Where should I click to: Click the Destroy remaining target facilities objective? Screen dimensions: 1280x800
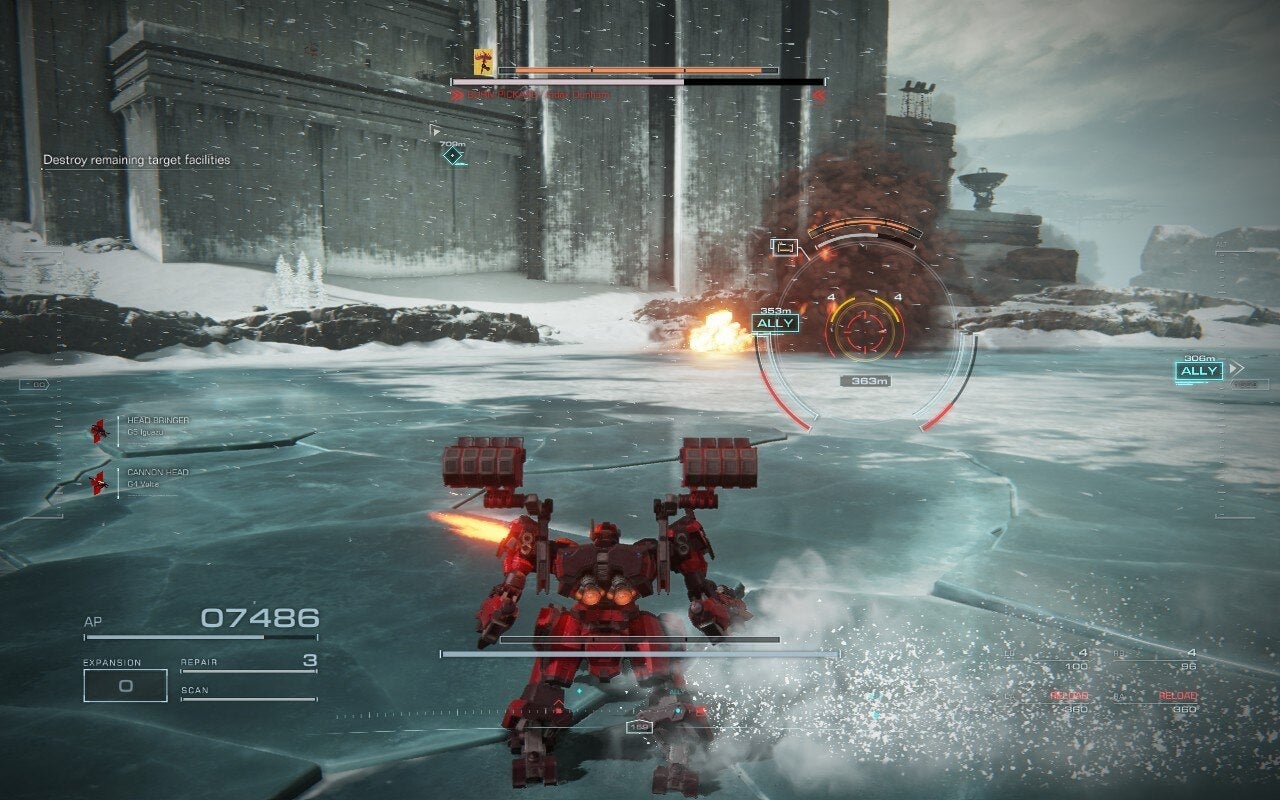(137, 159)
